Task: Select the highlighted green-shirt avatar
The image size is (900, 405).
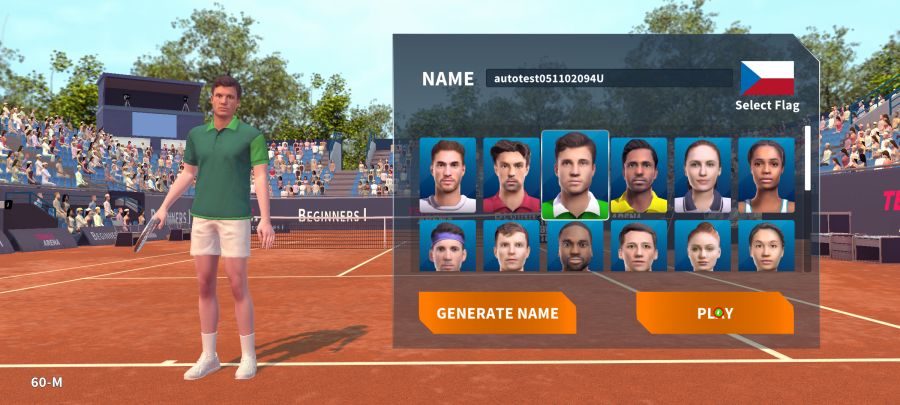Action: coord(575,175)
